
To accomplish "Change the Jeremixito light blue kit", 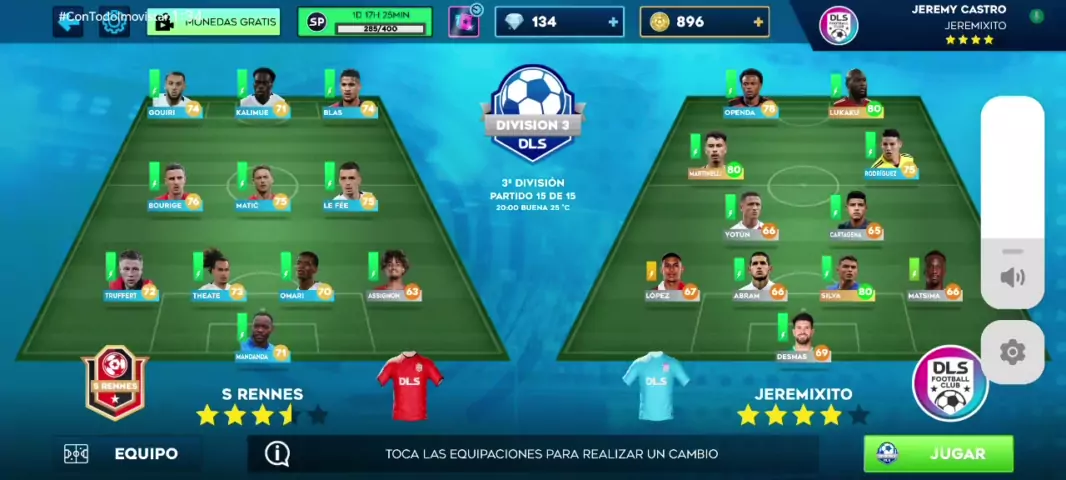I will point(656,385).
